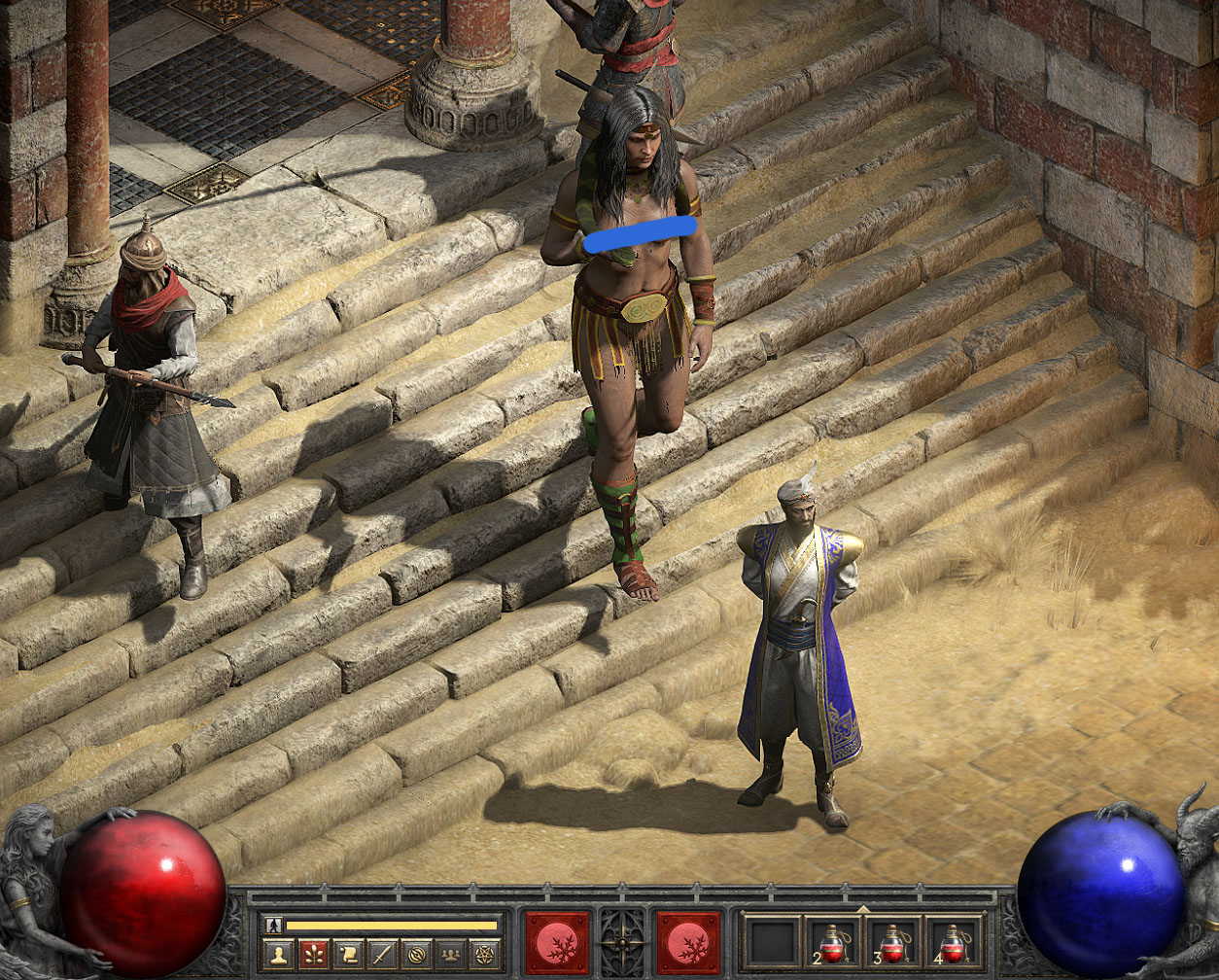Select the right-click skill button

click(x=688, y=943)
